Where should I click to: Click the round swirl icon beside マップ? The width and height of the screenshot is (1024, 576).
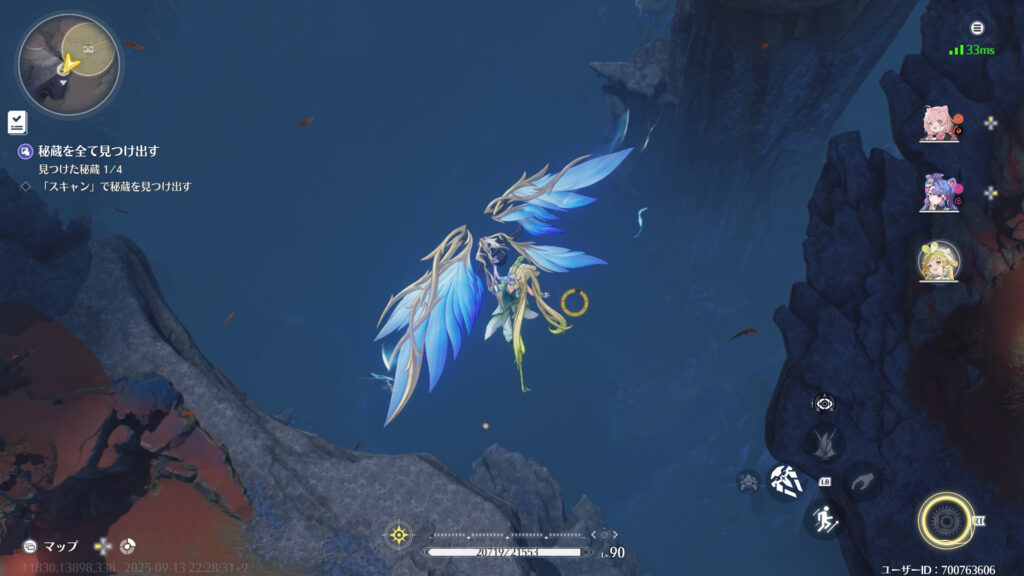pyautogui.click(x=127, y=547)
